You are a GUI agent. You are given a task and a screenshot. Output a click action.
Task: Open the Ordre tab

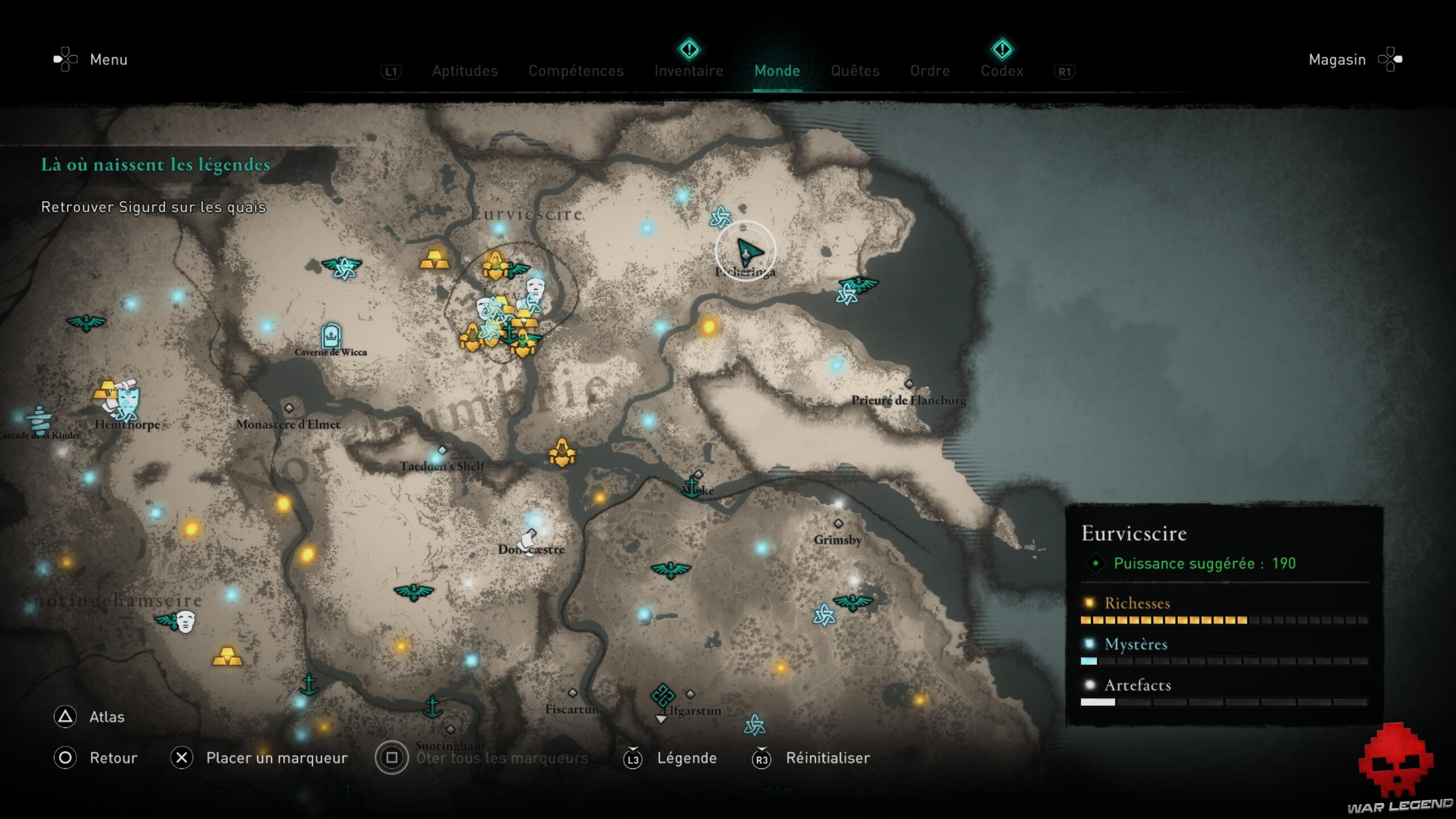point(930,71)
